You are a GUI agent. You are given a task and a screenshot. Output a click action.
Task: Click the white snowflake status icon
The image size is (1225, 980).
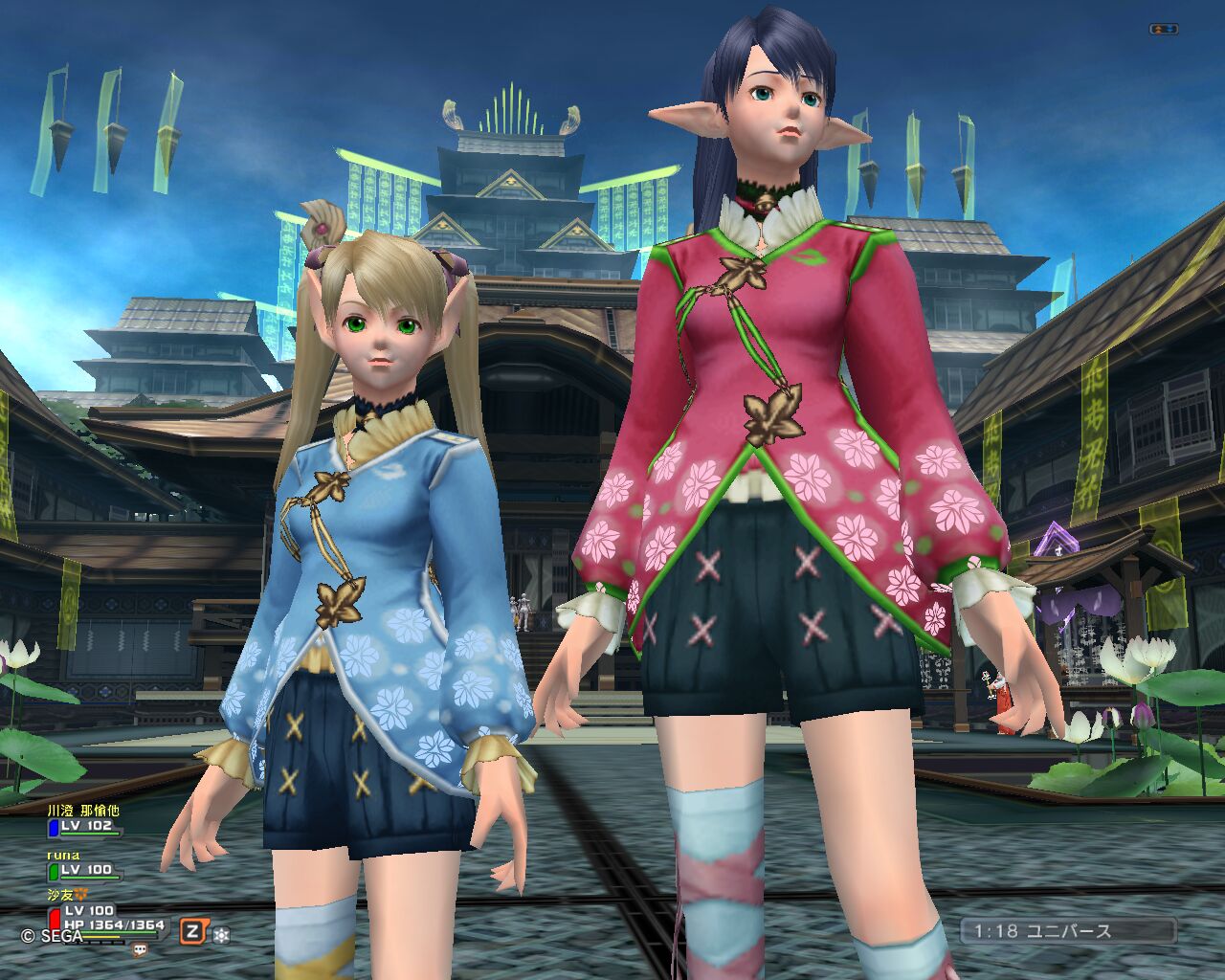tap(221, 934)
